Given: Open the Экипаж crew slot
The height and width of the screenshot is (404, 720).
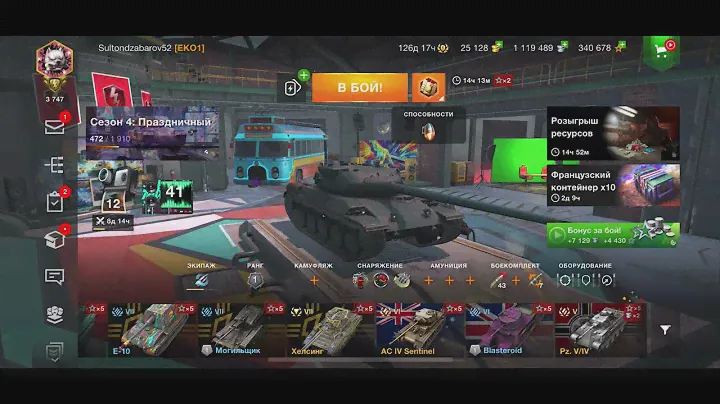Looking at the screenshot, I should 201,281.
